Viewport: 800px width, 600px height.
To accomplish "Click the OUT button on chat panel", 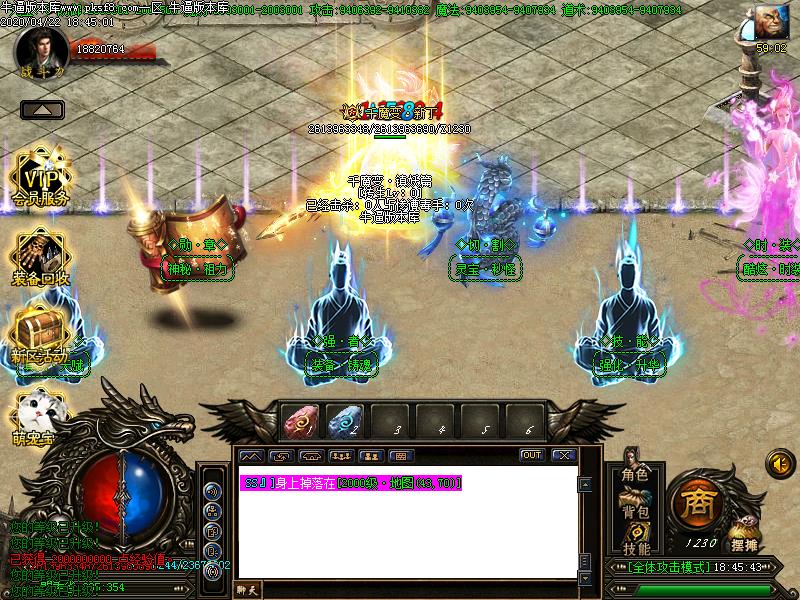I will 532,455.
